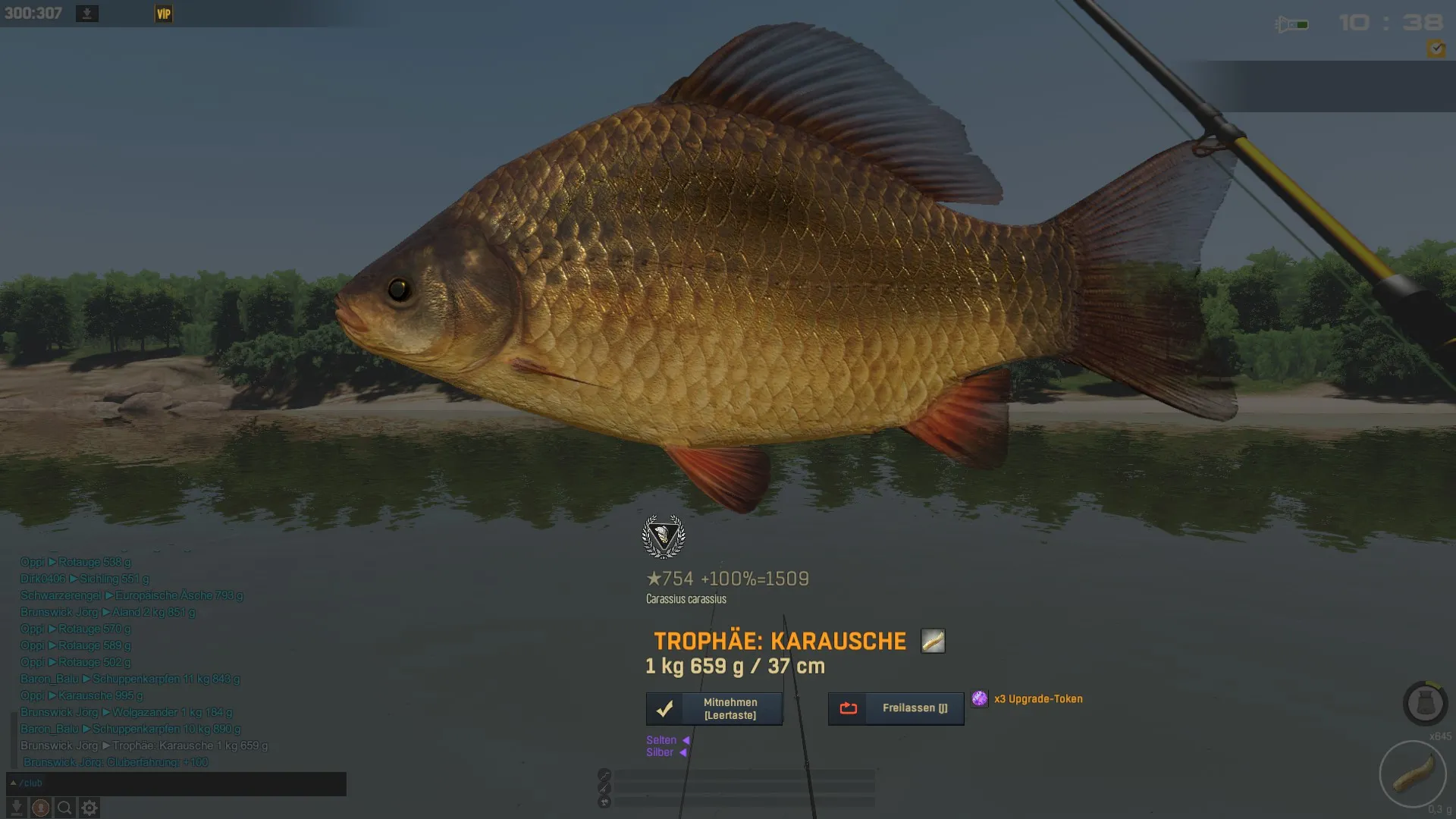The height and width of the screenshot is (819, 1456).
Task: Toggle the flashlight battery icon
Action: click(x=1292, y=24)
